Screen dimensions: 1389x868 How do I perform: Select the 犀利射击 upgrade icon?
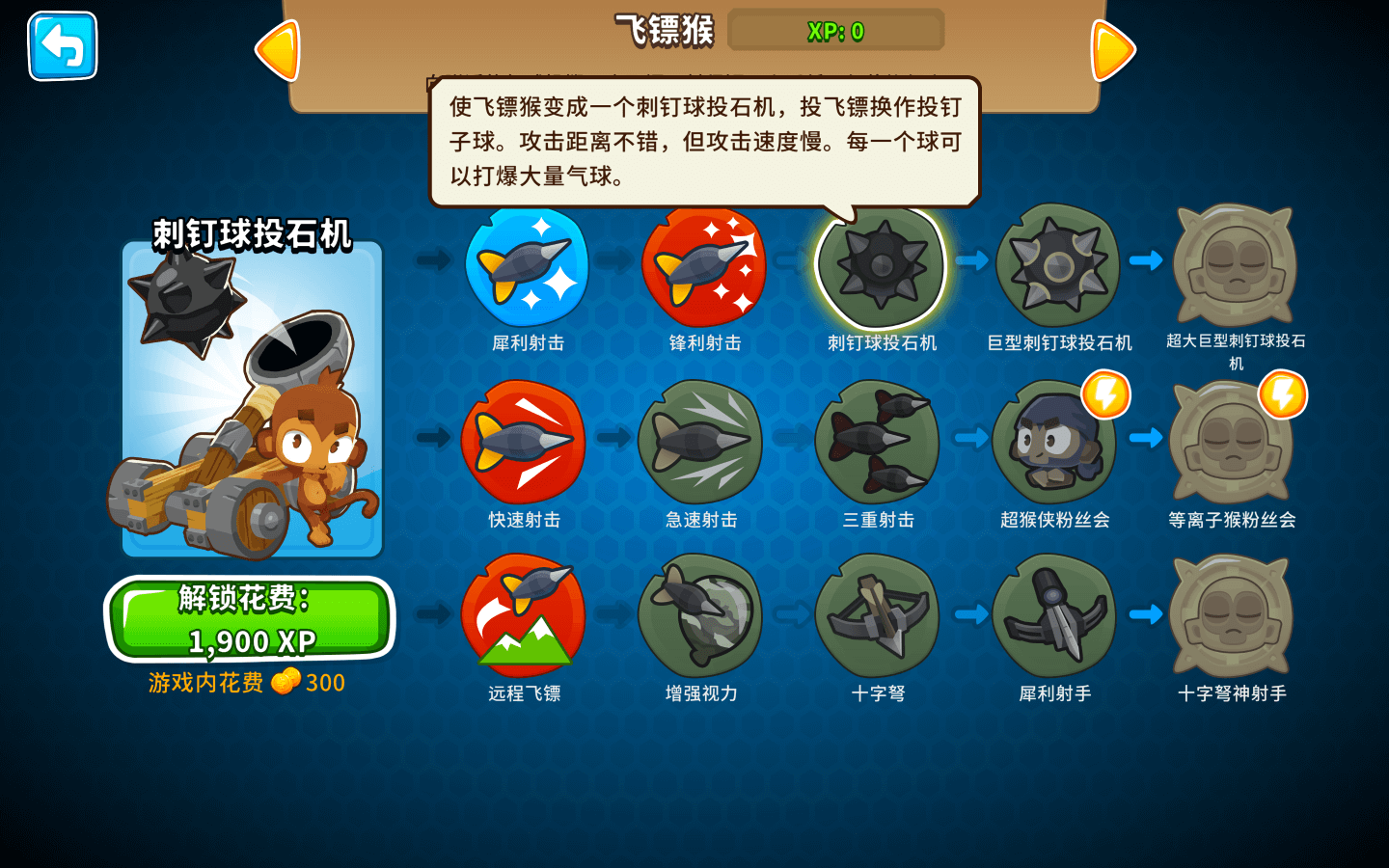coord(527,265)
